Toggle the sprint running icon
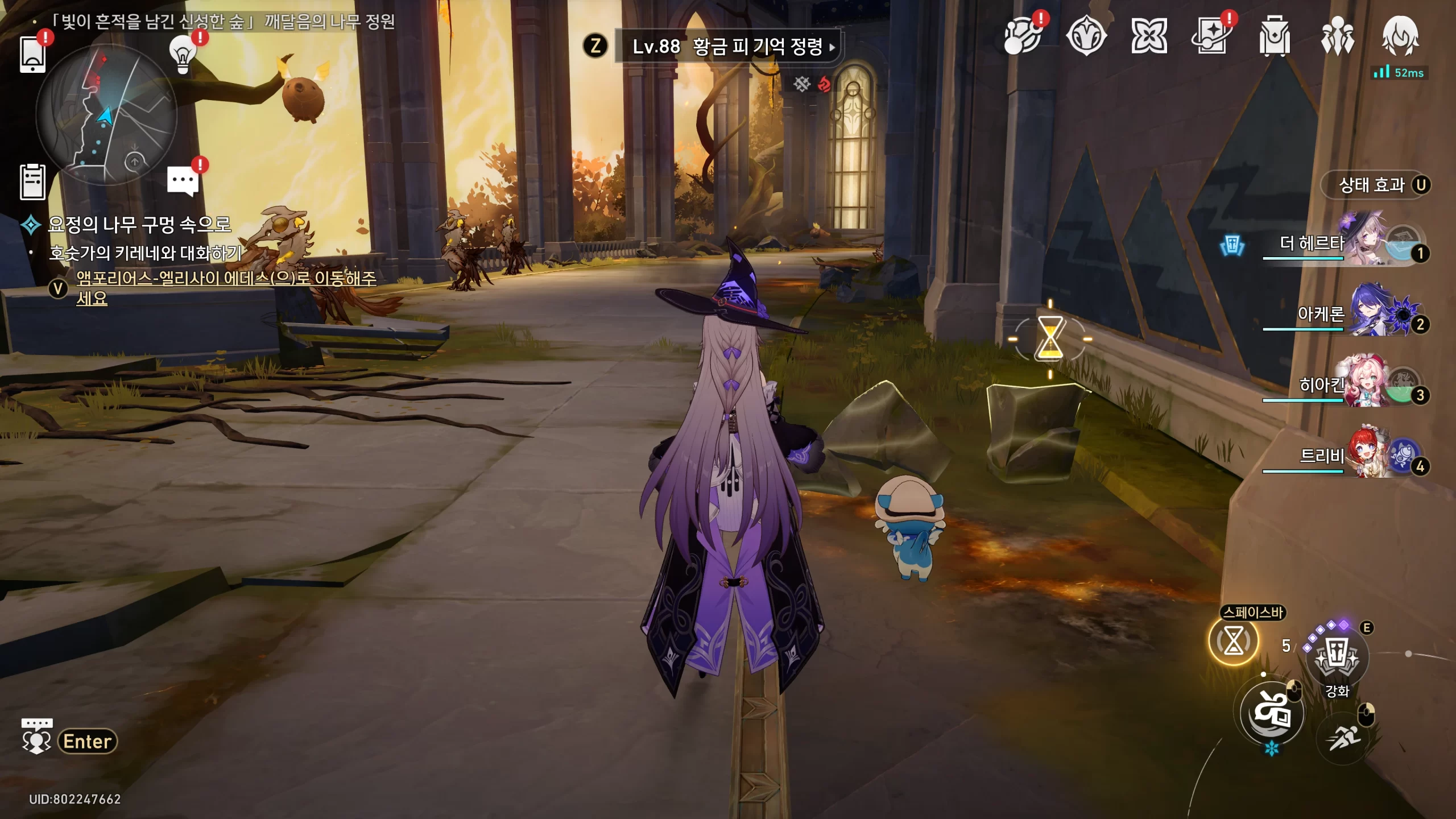1456x819 pixels. pyautogui.click(x=1343, y=738)
